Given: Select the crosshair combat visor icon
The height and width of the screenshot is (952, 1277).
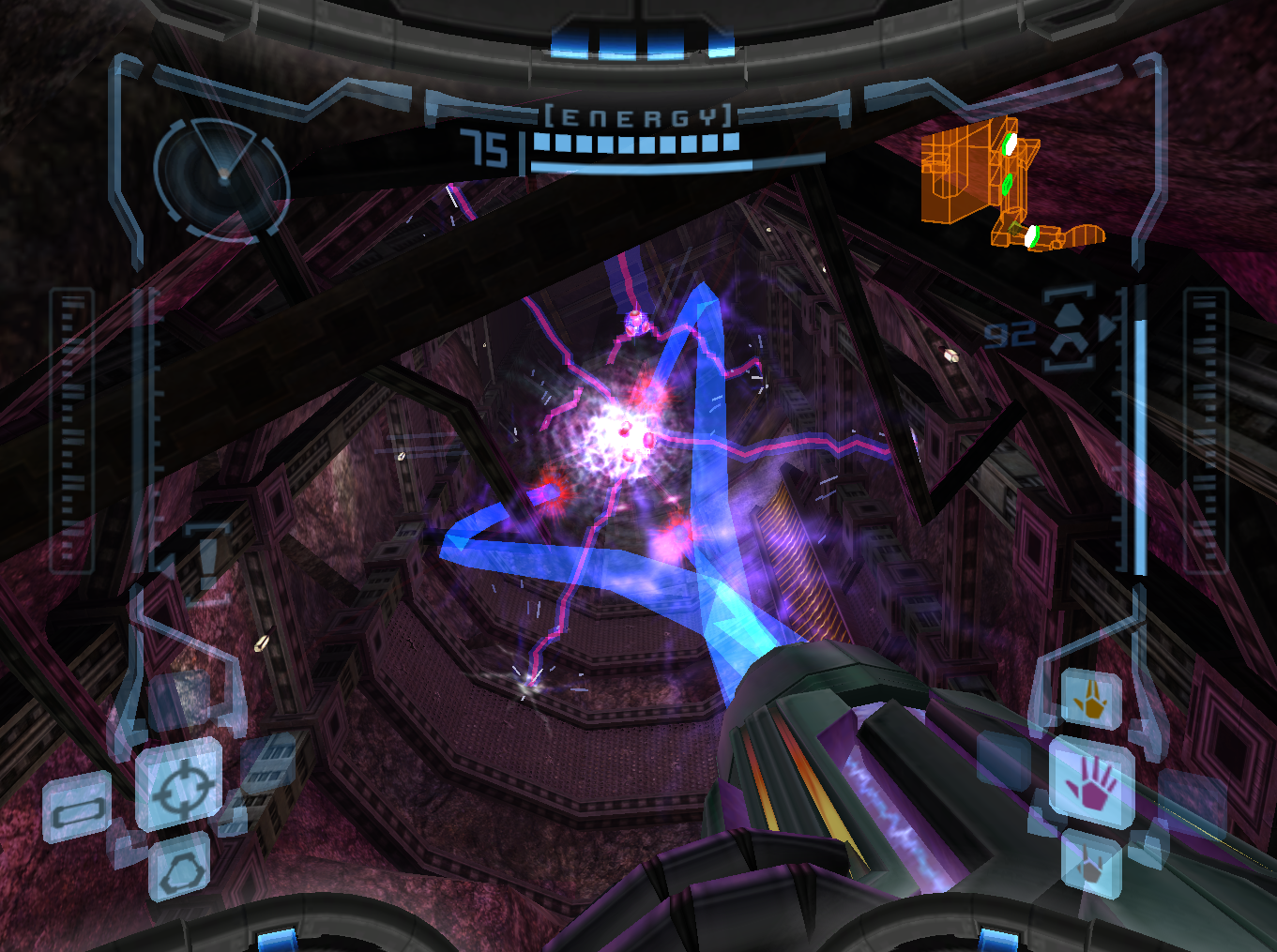Looking at the screenshot, I should click(179, 784).
